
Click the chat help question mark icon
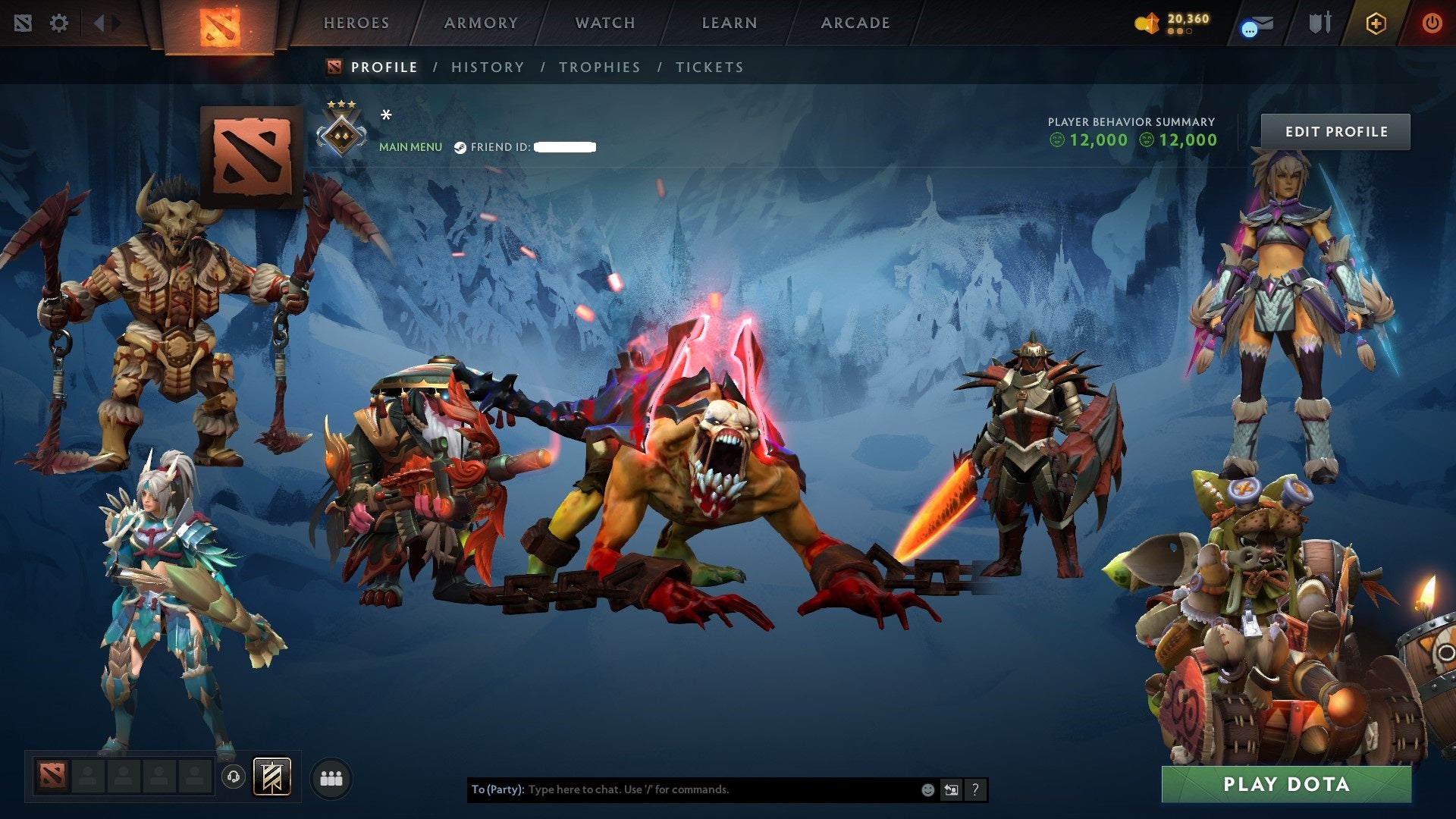(x=974, y=789)
